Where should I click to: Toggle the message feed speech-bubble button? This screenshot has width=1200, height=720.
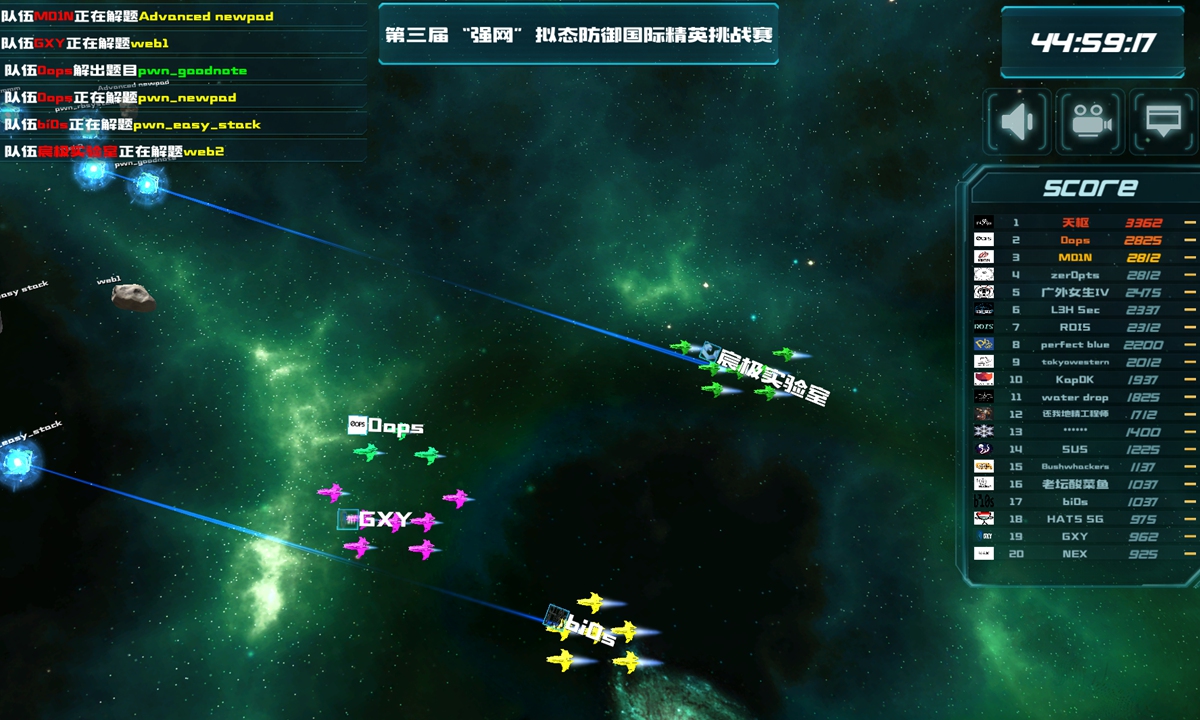coord(1162,122)
